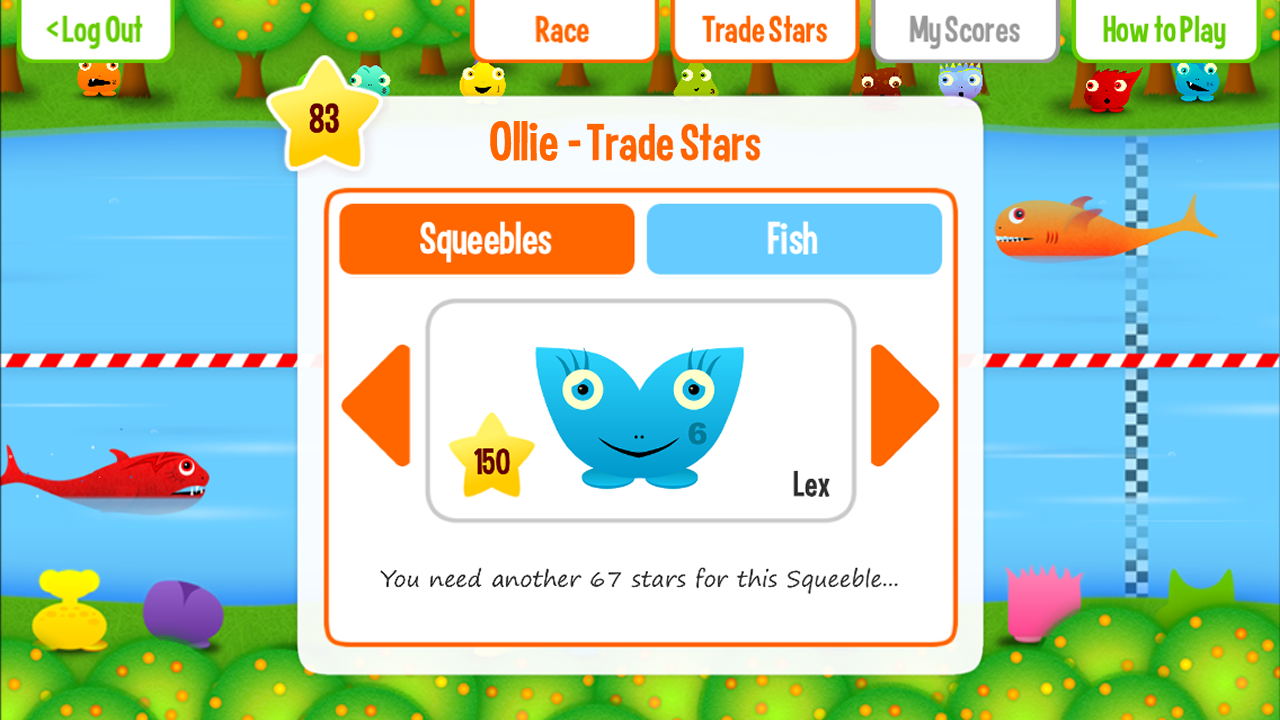Open the Race tab
Viewport: 1280px width, 720px height.
click(x=563, y=30)
